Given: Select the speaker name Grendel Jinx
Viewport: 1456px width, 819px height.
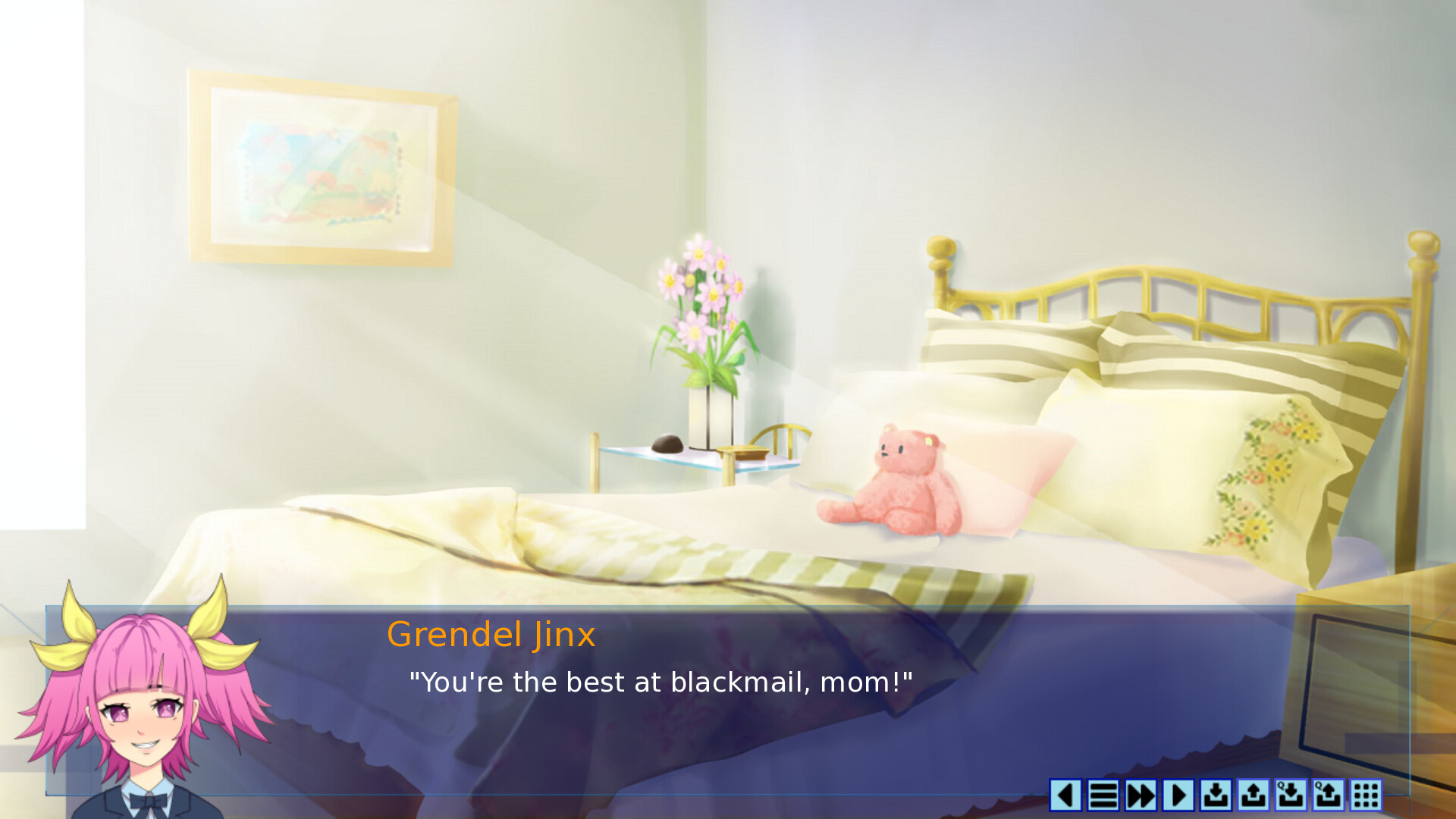Looking at the screenshot, I should pyautogui.click(x=490, y=634).
